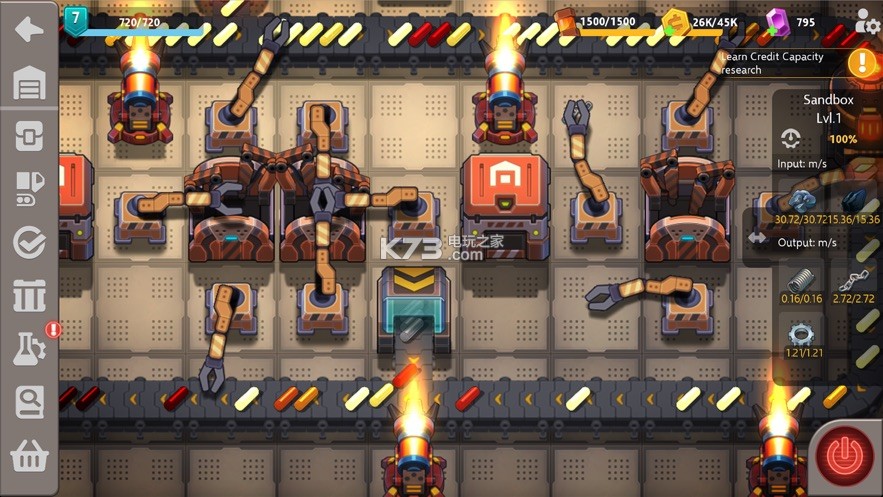883x497 pixels.
Task: Toggle the Sandbox panel arrows
Action: pos(757,239)
